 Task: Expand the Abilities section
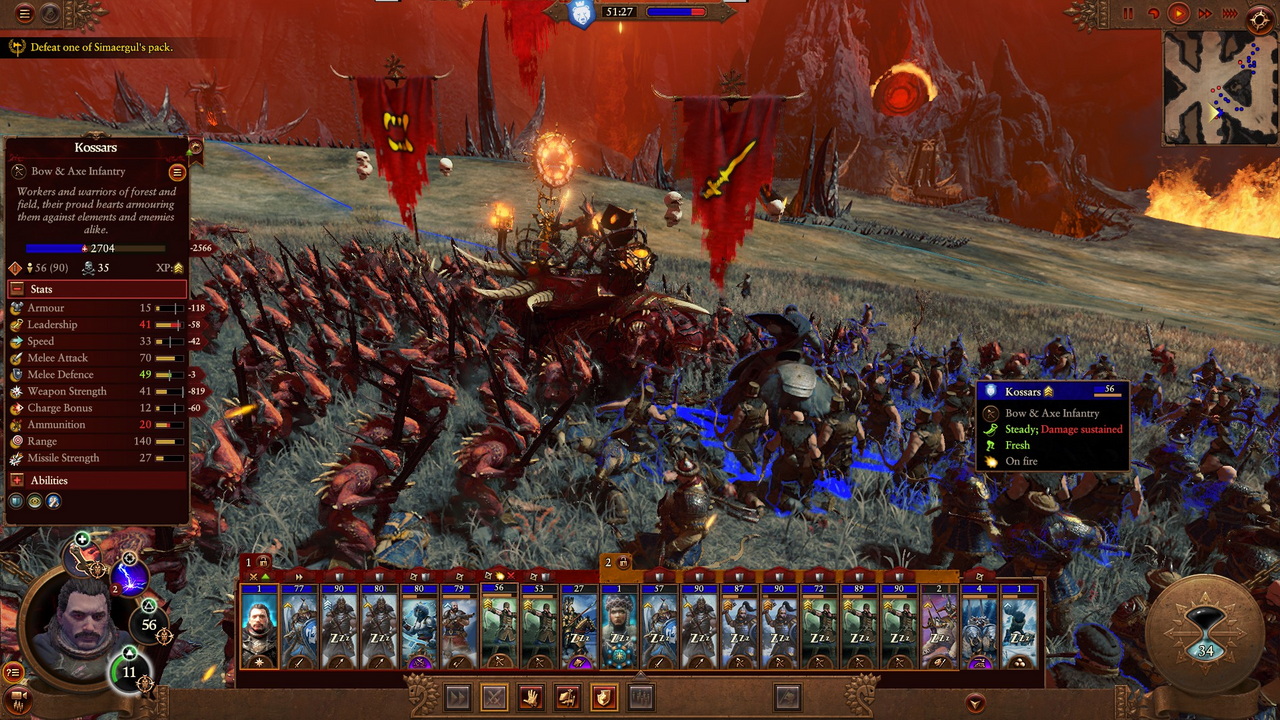pyautogui.click(x=17, y=480)
